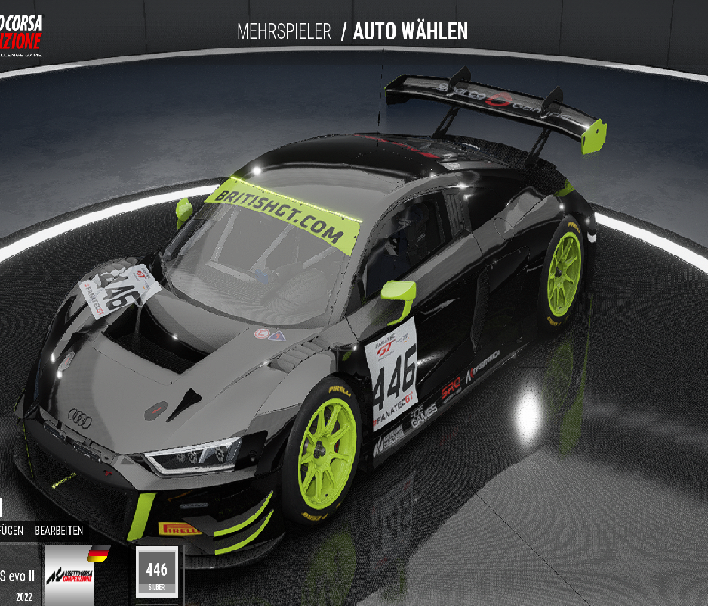
Task: Choose the German team logo tile
Action: tap(79, 574)
